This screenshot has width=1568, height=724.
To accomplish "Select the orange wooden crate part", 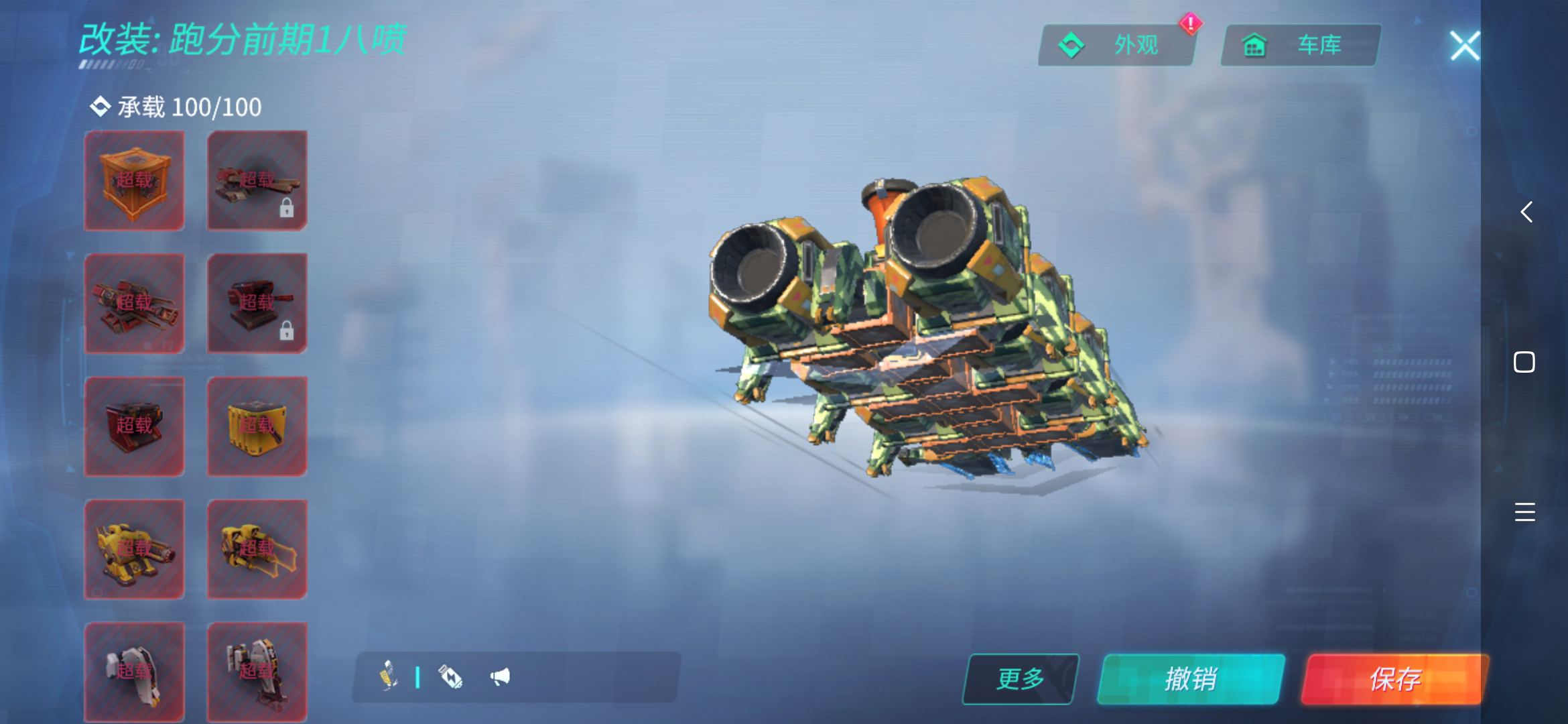I will click(x=134, y=180).
